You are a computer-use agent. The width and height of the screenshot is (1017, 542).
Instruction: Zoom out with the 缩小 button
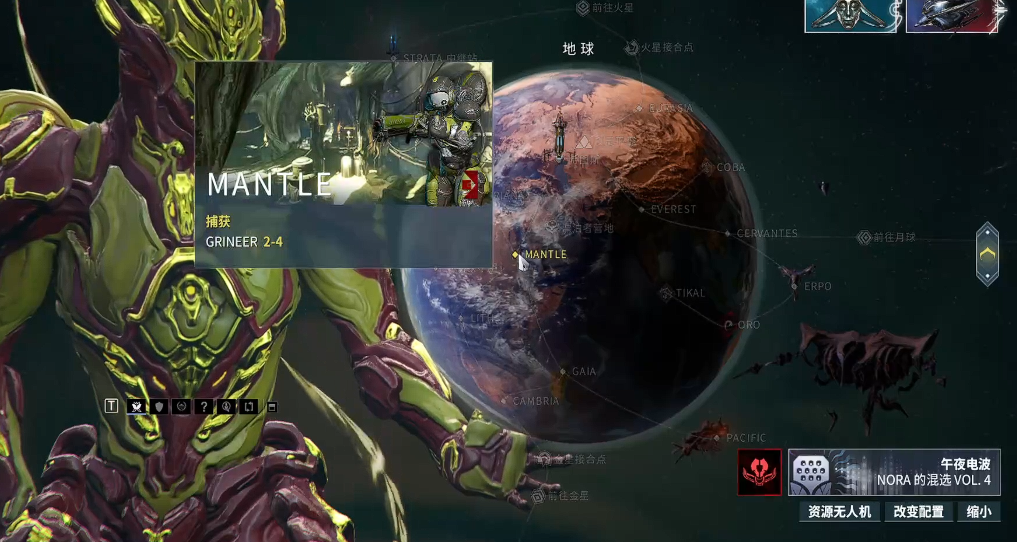(x=979, y=512)
